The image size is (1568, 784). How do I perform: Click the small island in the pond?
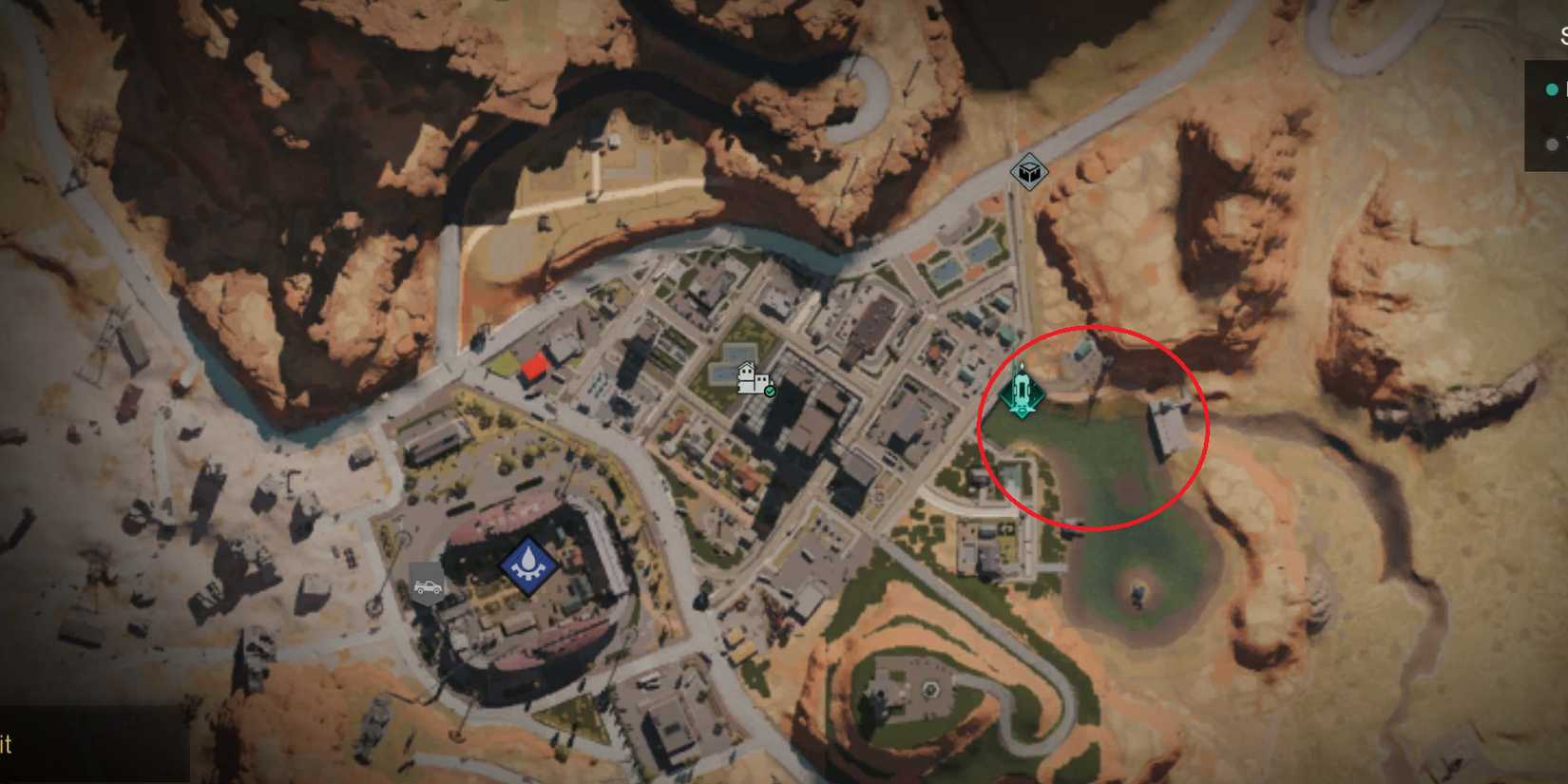point(1137,594)
